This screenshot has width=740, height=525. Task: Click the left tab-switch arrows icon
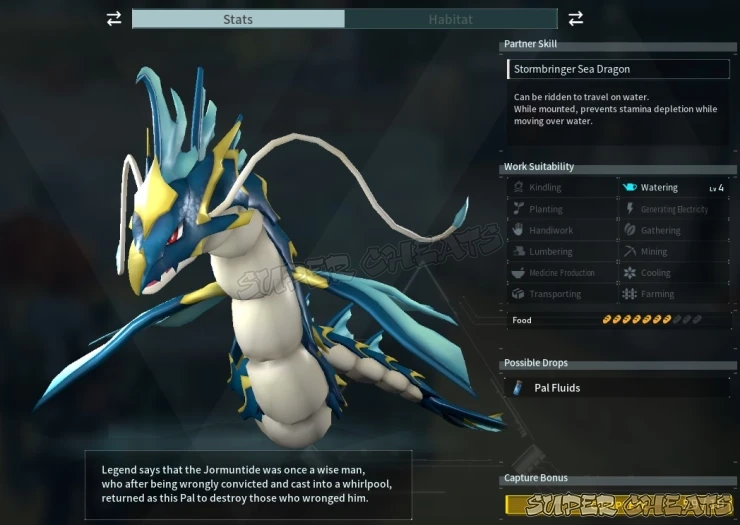(x=114, y=18)
